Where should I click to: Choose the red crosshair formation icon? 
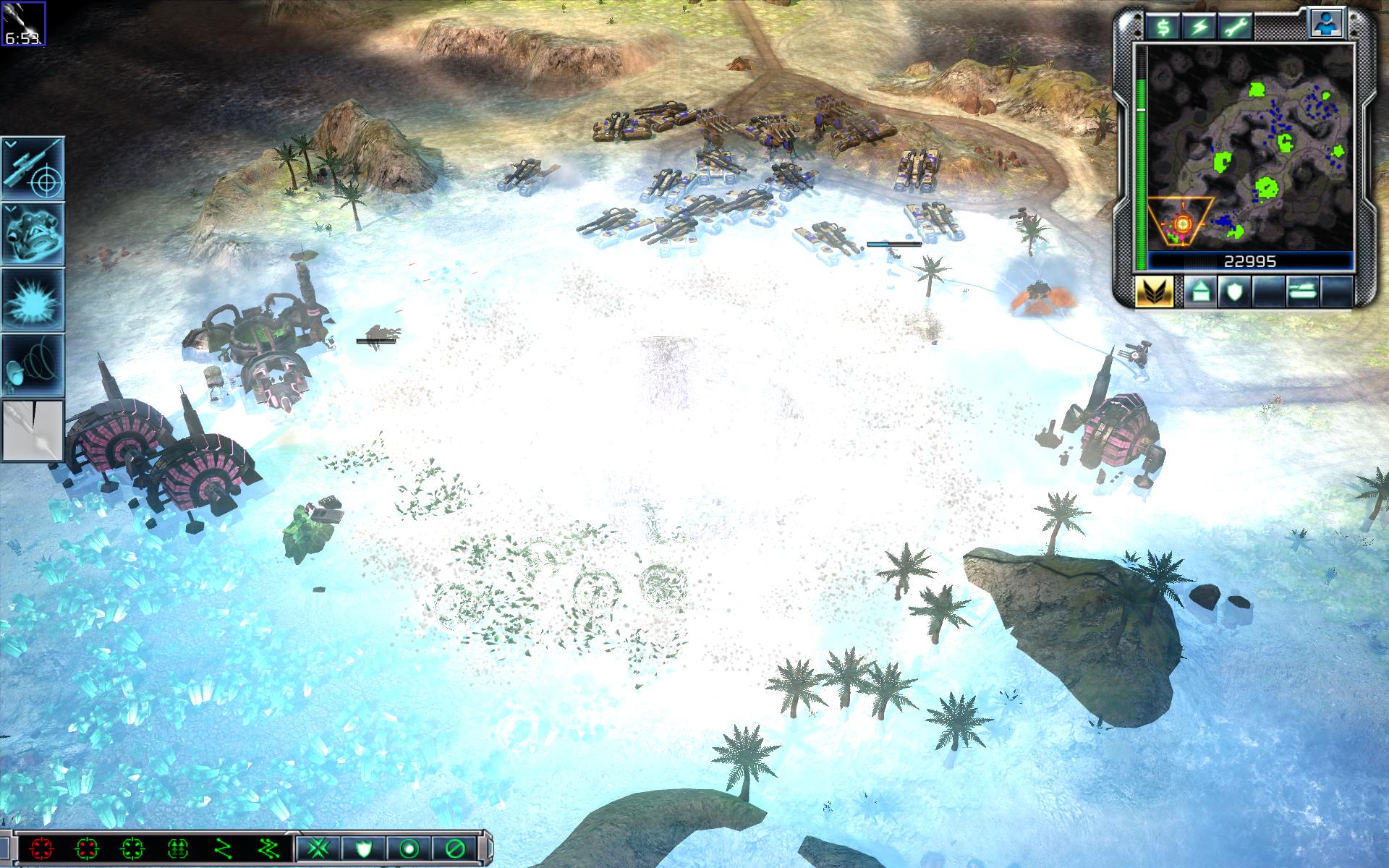42,848
